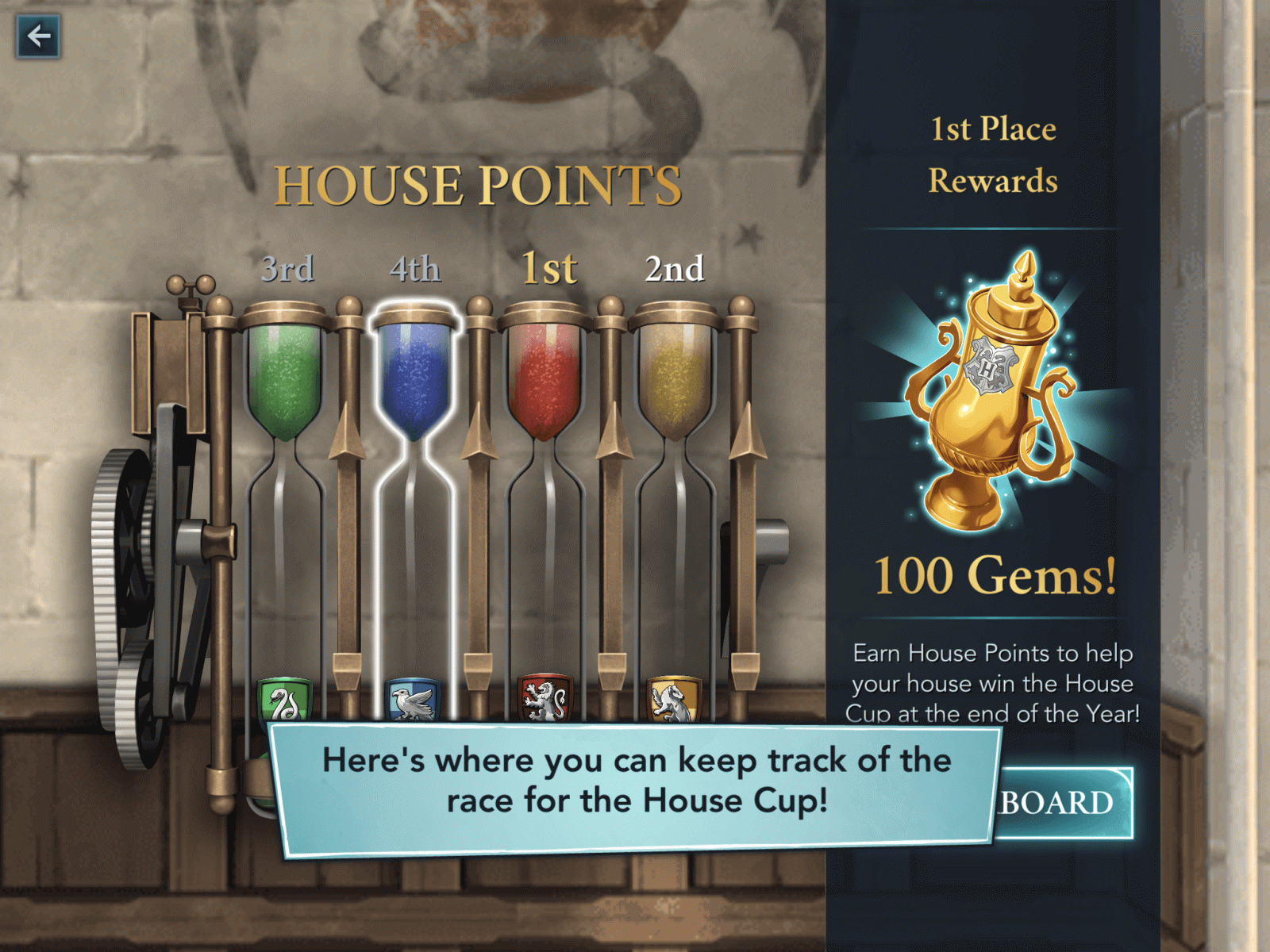Image resolution: width=1270 pixels, height=952 pixels.
Task: Click the silver gear wheel mechanism
Action: pos(127,563)
